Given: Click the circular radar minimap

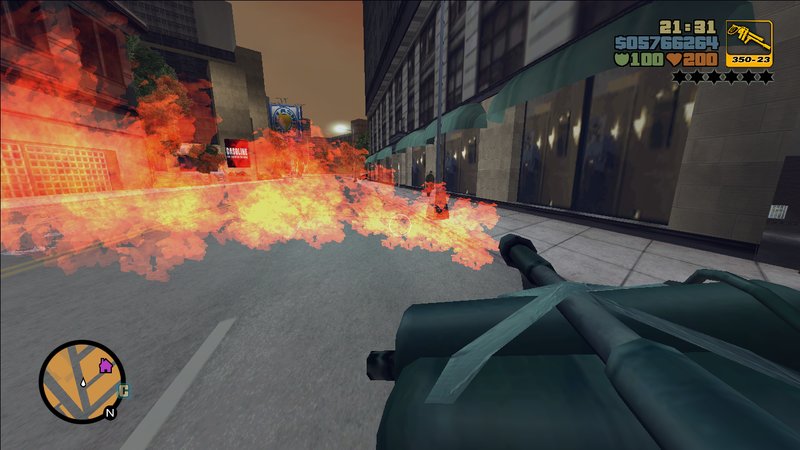Looking at the screenshot, I should 81,381.
